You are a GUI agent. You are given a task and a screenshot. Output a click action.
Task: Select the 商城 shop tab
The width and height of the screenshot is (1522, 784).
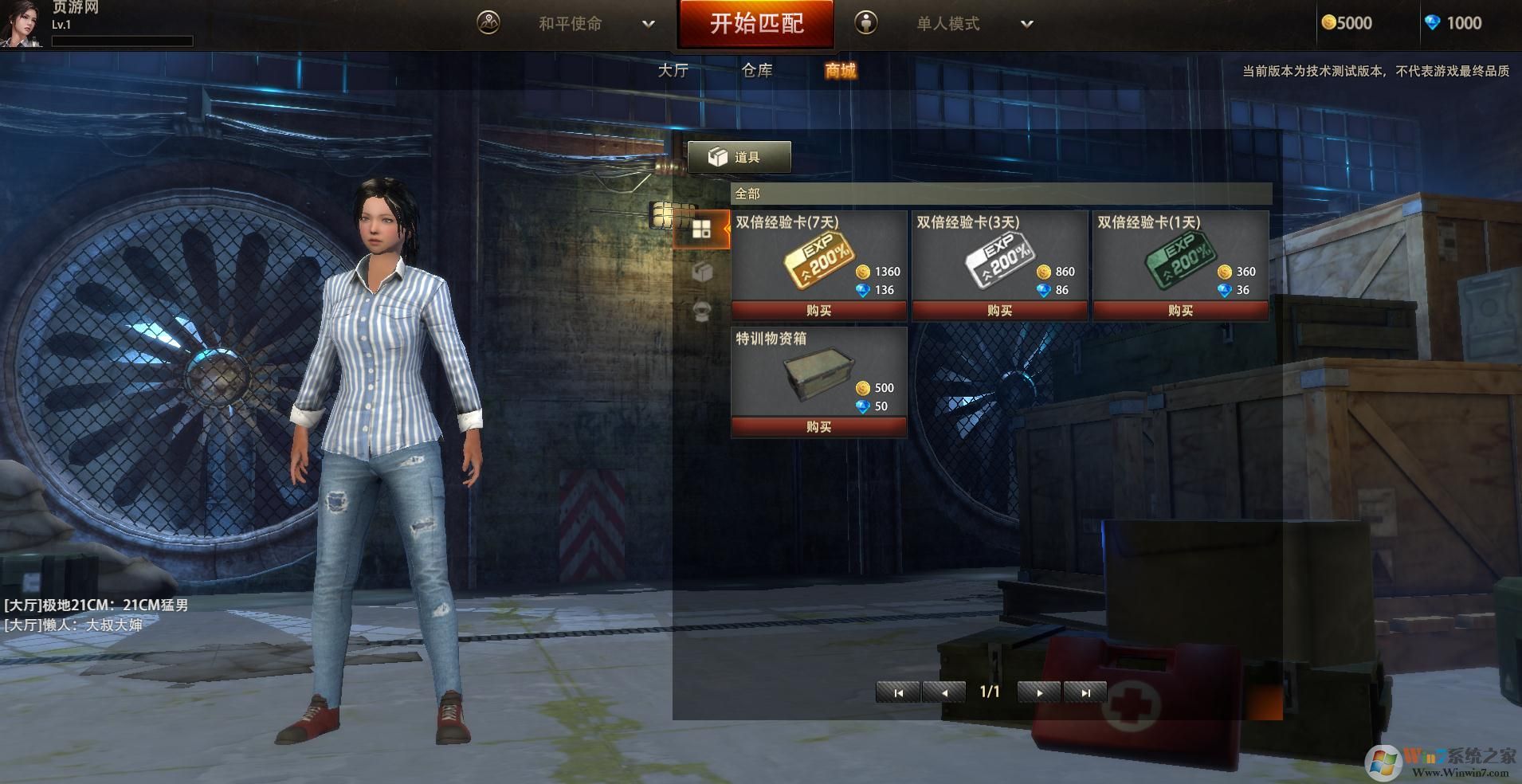click(x=840, y=71)
